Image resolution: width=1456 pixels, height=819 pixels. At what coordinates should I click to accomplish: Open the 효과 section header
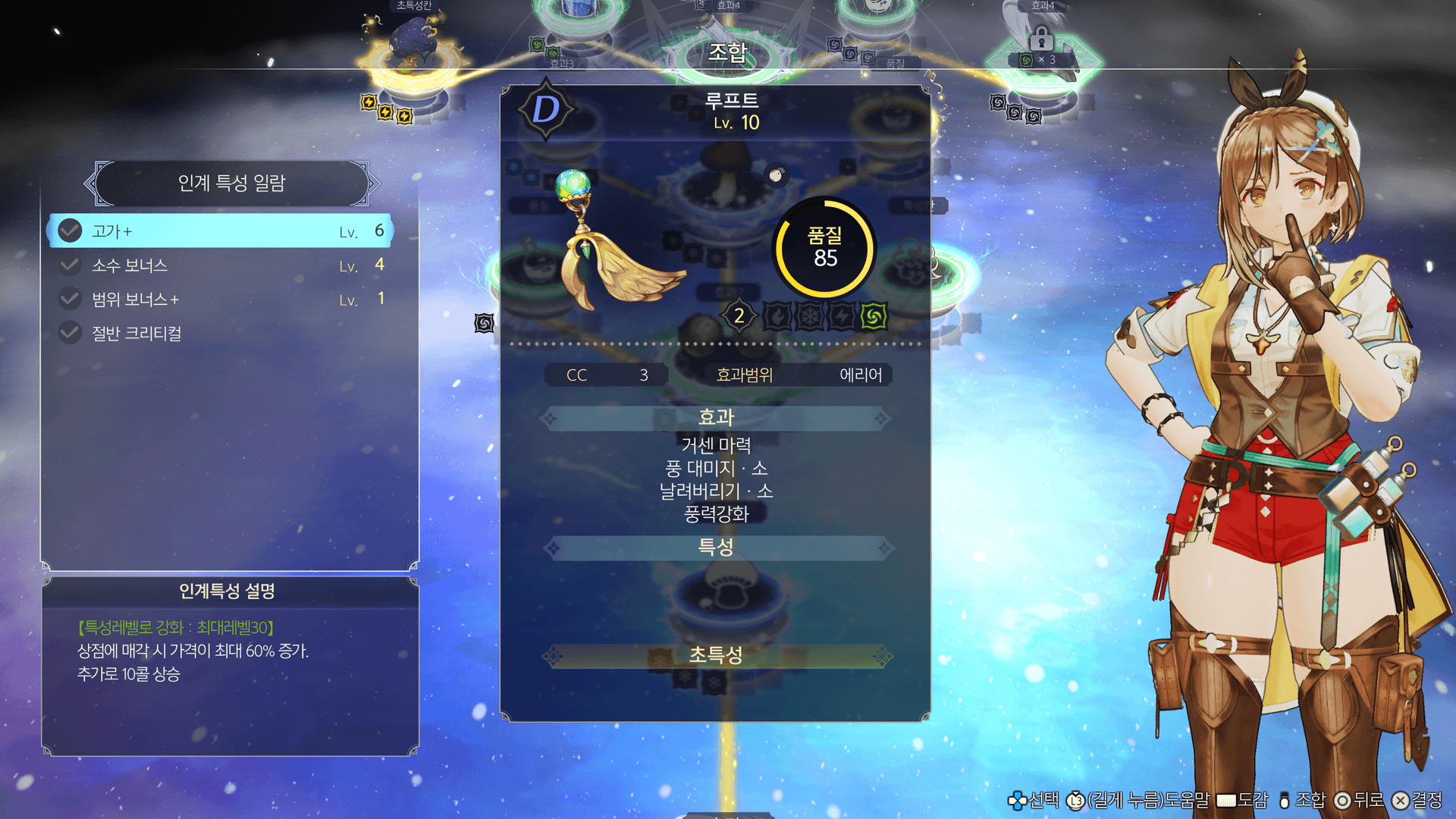click(x=716, y=418)
